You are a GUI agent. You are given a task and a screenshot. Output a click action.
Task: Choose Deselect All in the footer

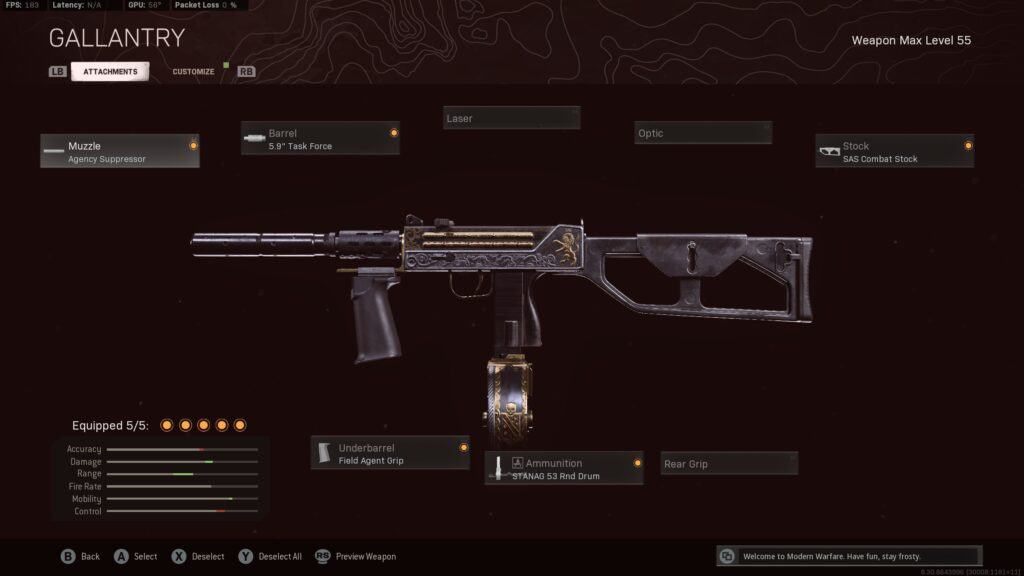pos(270,556)
